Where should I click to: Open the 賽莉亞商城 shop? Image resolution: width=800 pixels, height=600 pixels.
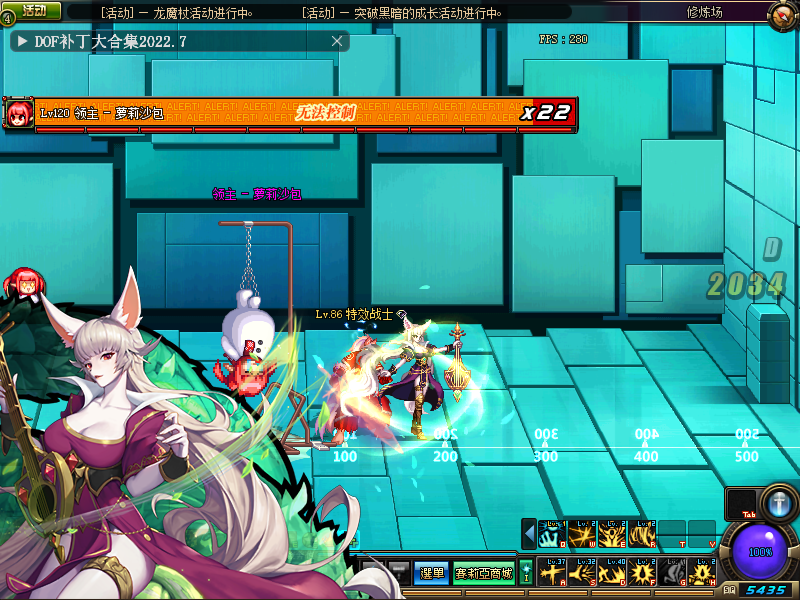484,573
